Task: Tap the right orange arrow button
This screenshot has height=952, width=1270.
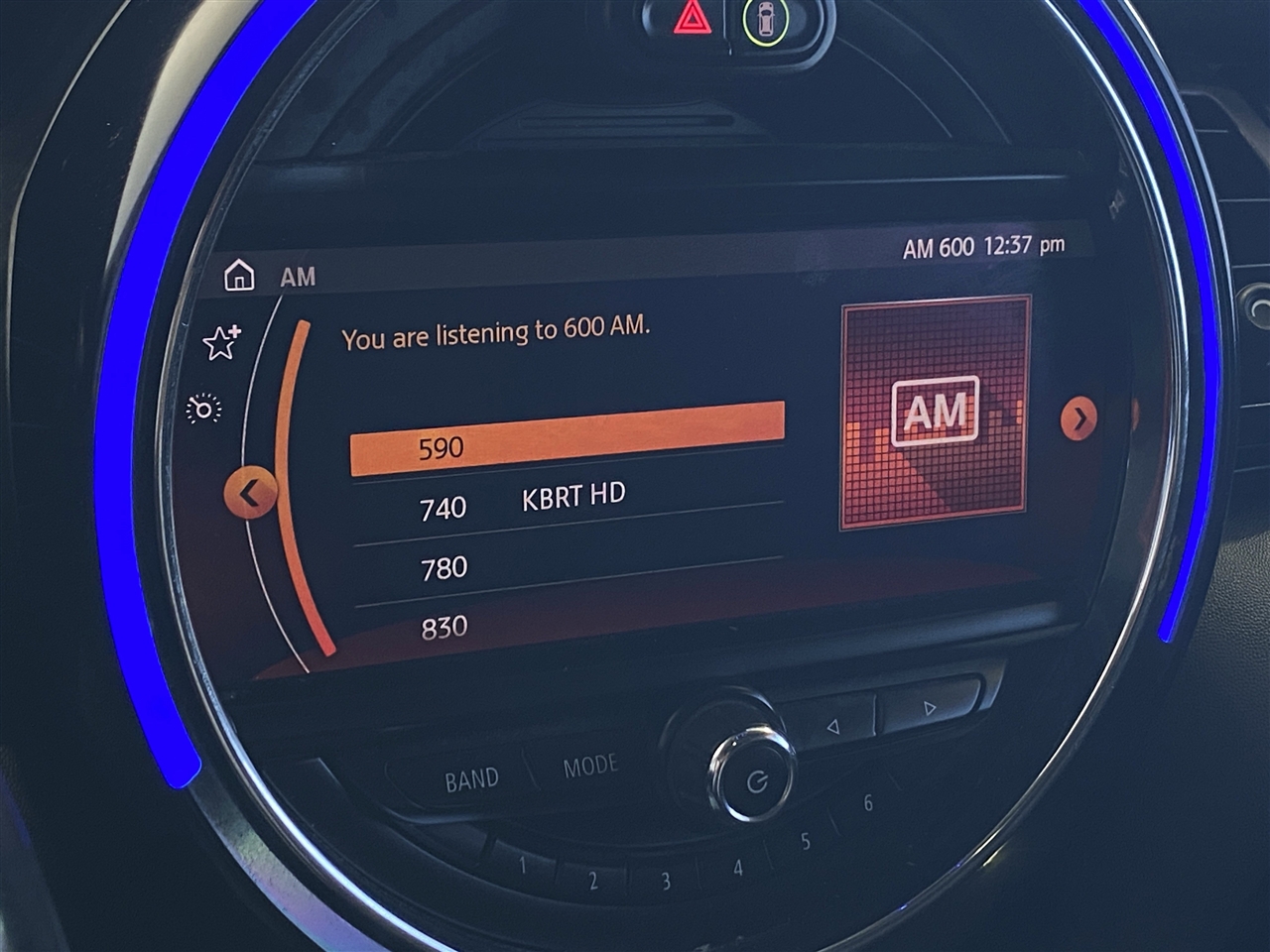Action: (1079, 418)
